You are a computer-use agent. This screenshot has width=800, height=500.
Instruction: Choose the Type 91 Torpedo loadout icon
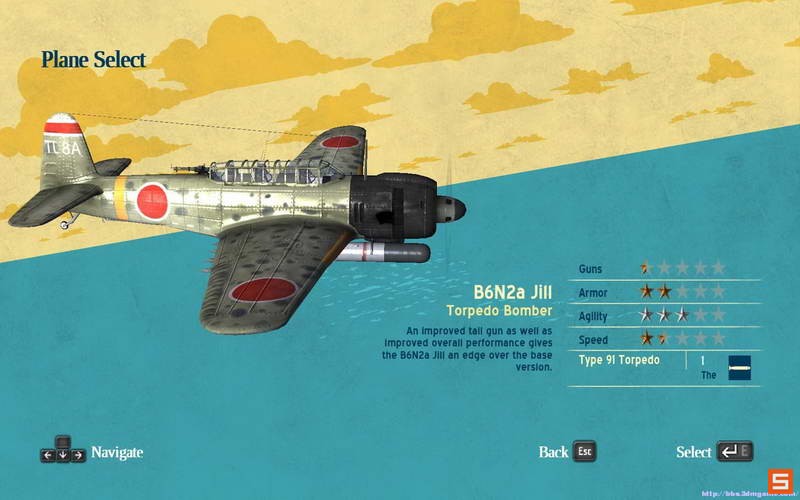click(x=739, y=367)
